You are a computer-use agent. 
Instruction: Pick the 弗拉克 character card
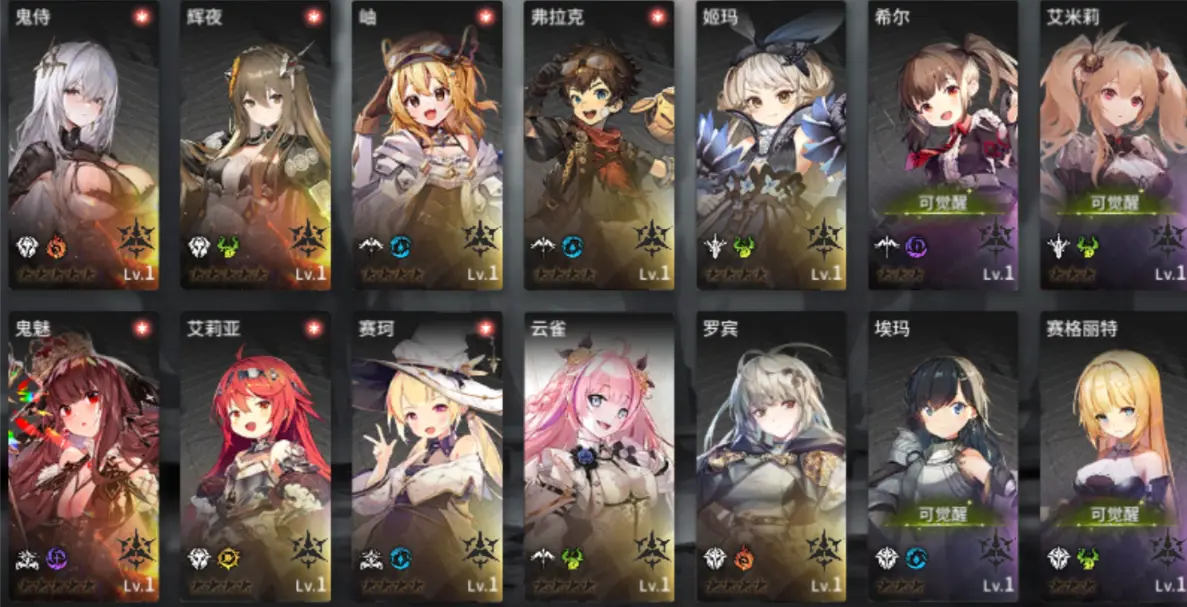click(599, 145)
